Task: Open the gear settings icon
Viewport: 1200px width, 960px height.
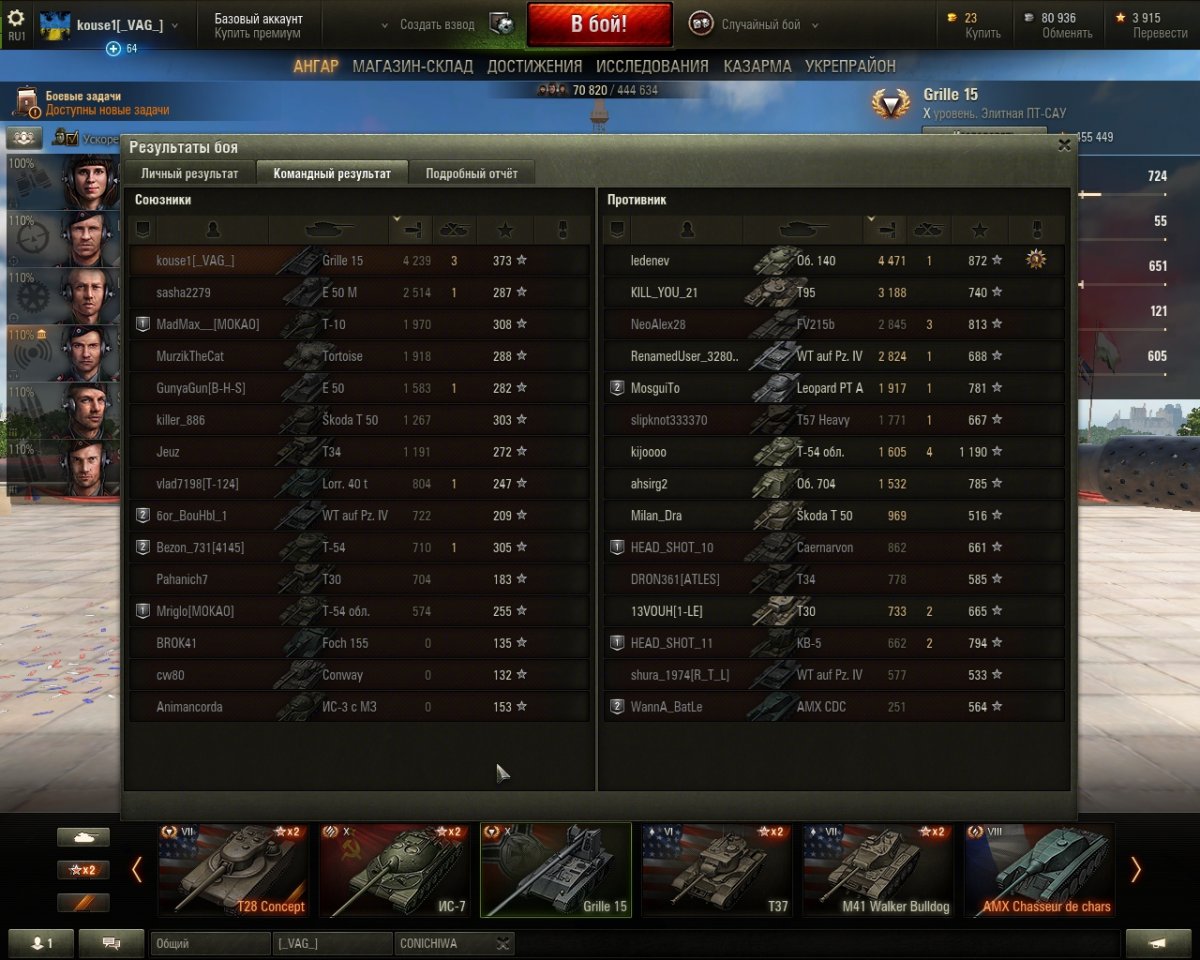Action: (16, 18)
